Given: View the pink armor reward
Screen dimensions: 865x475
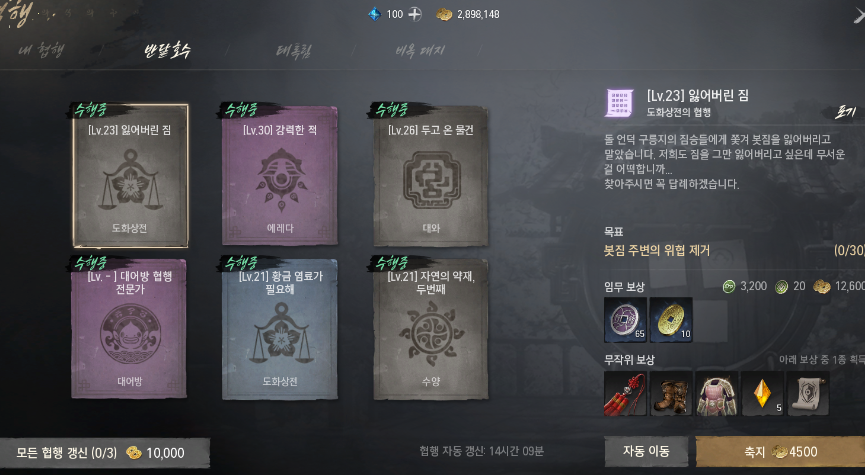Looking at the screenshot, I should pos(716,393).
